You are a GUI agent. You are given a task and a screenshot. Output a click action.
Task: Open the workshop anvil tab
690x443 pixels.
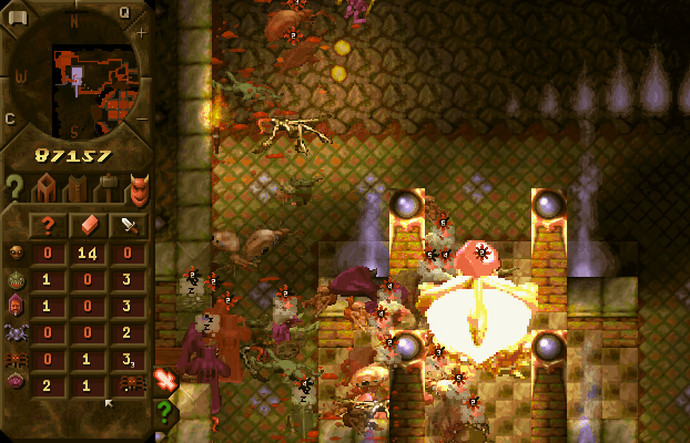107,187
